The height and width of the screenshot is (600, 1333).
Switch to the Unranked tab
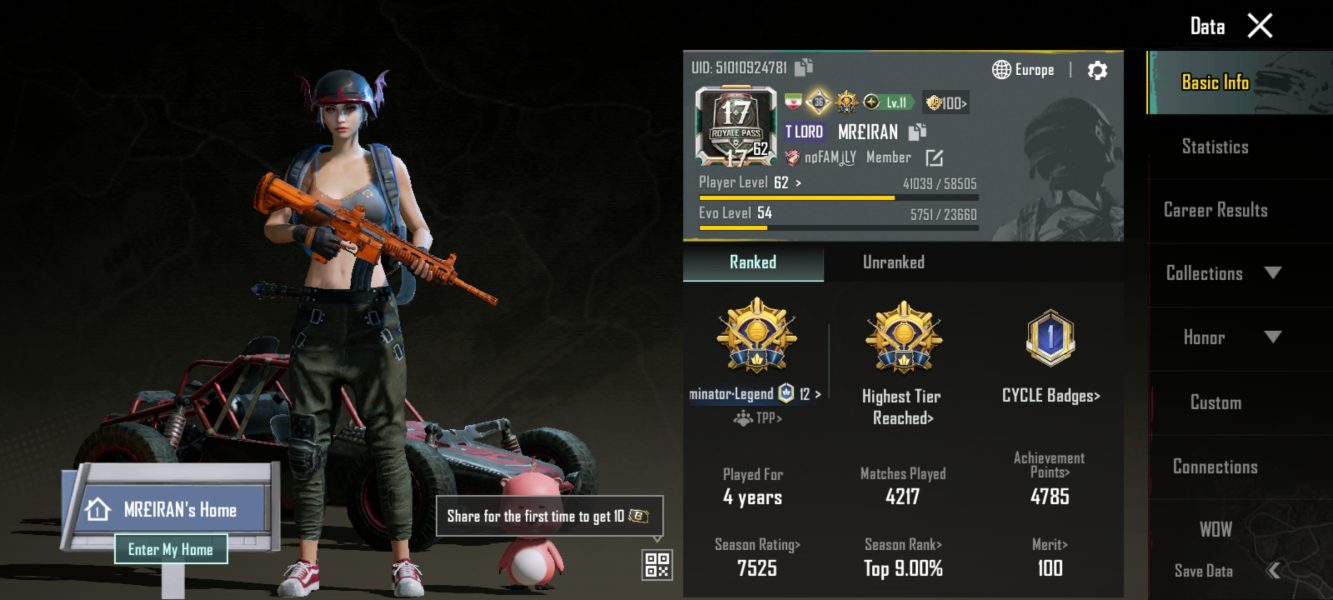click(893, 262)
